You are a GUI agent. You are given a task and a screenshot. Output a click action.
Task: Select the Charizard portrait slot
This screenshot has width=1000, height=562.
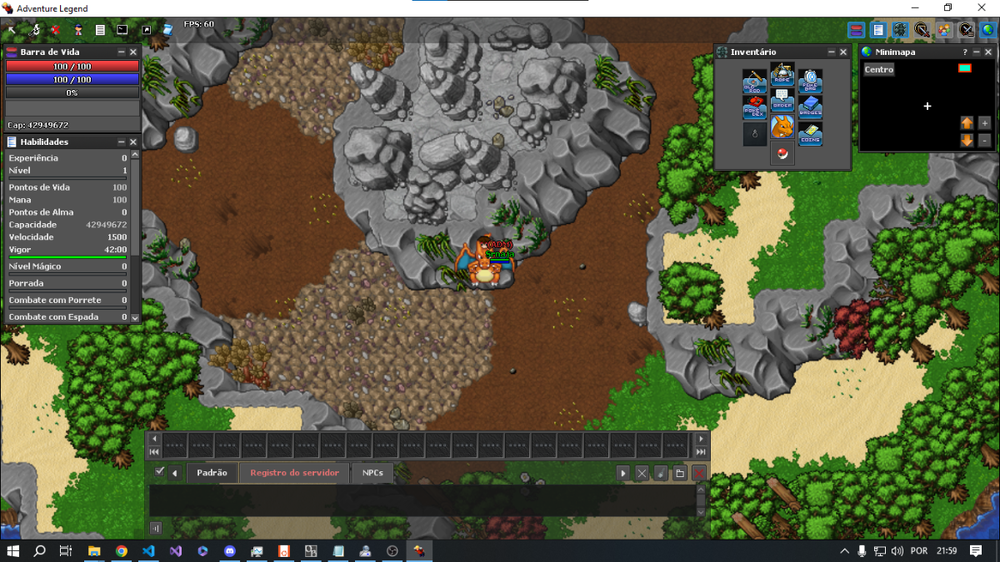[782, 128]
